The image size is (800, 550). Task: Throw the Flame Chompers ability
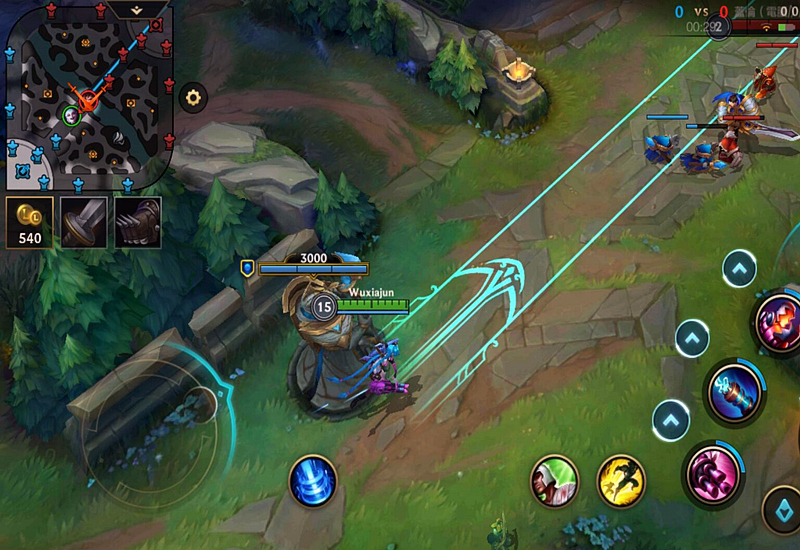[780, 324]
